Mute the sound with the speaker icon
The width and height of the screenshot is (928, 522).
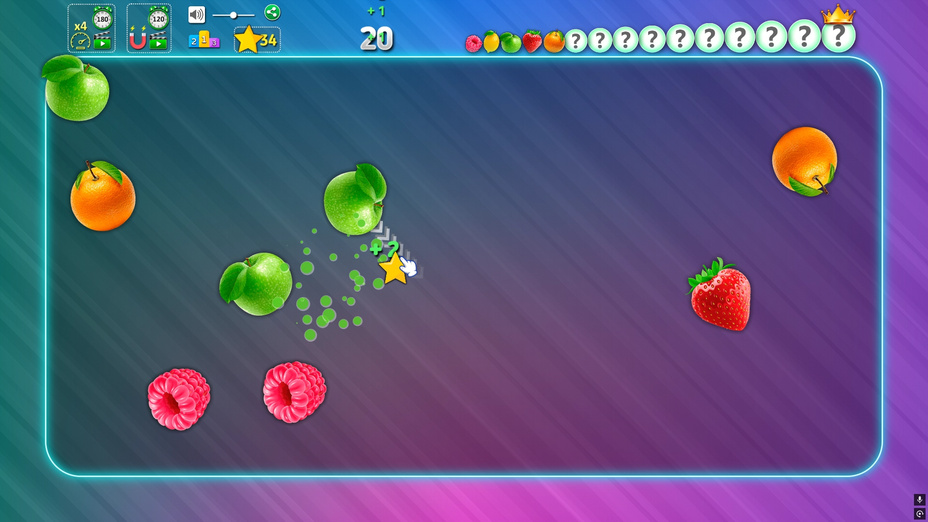coord(196,15)
